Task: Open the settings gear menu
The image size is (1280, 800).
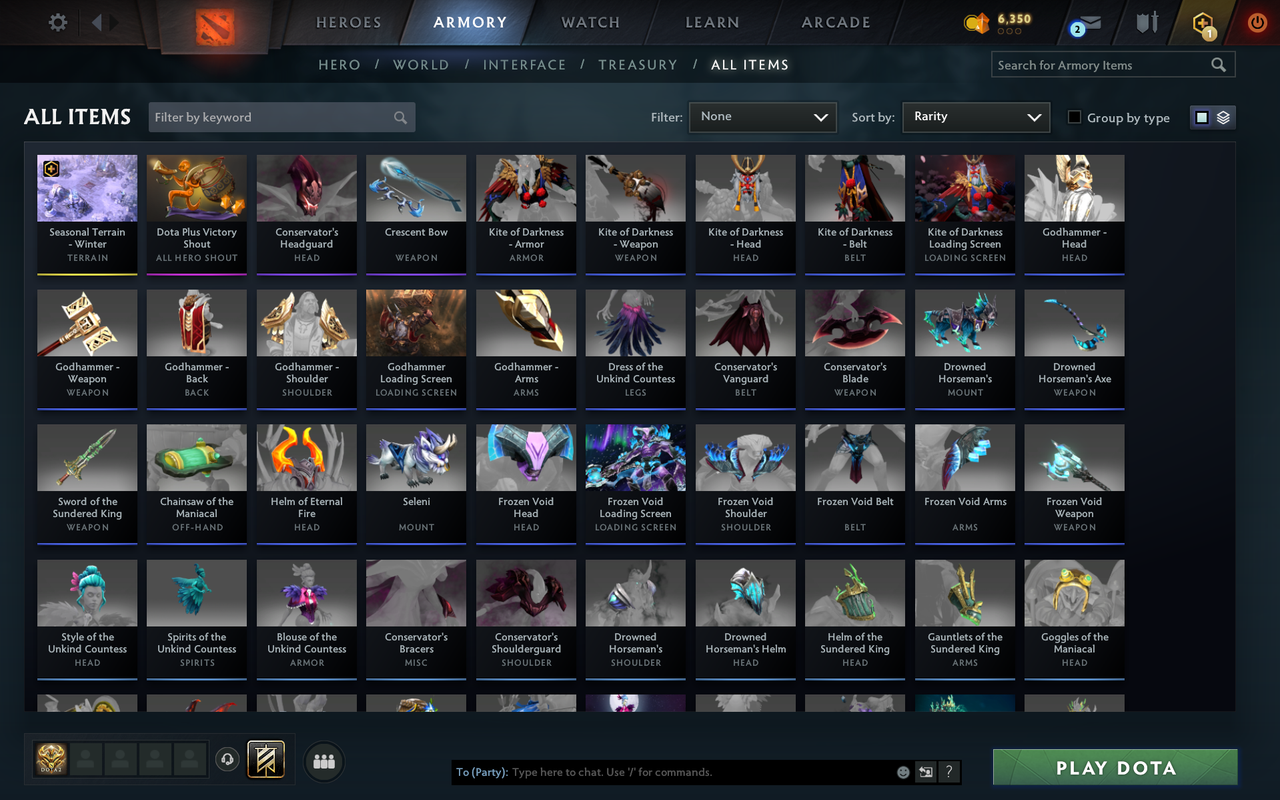Action: click(57, 22)
